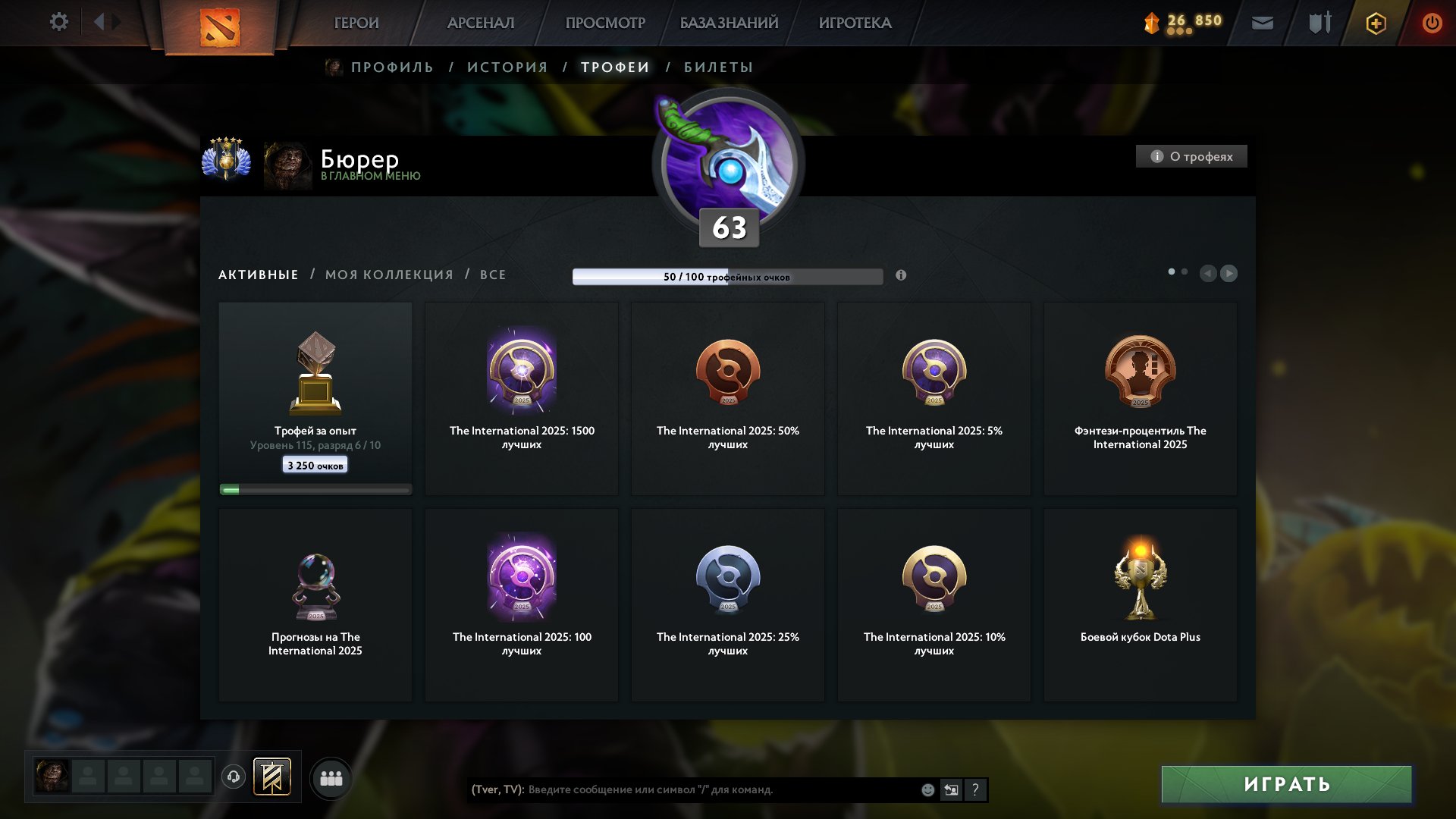1456x819 pixels.
Task: Open the АРСЕНАЛ section
Action: point(481,23)
